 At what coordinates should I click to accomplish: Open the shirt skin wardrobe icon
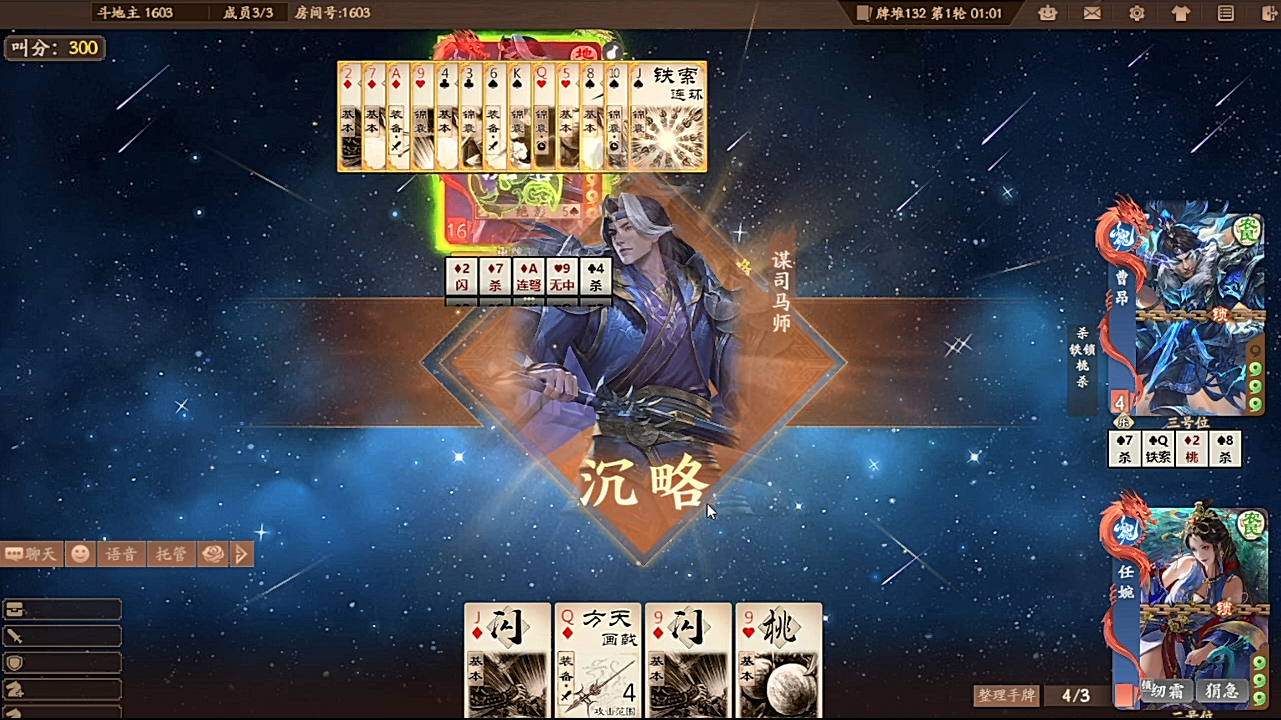(1181, 13)
